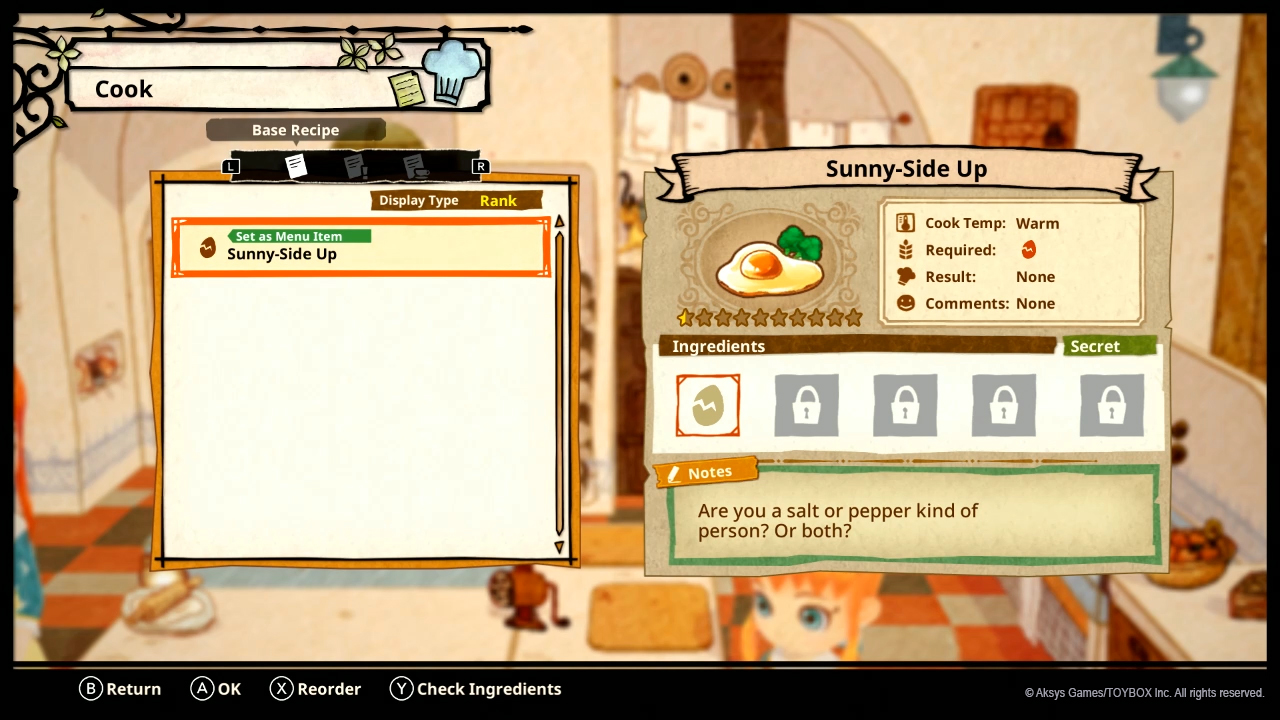Click the first star in the rating row
The width and height of the screenshot is (1280, 720).
pos(685,318)
